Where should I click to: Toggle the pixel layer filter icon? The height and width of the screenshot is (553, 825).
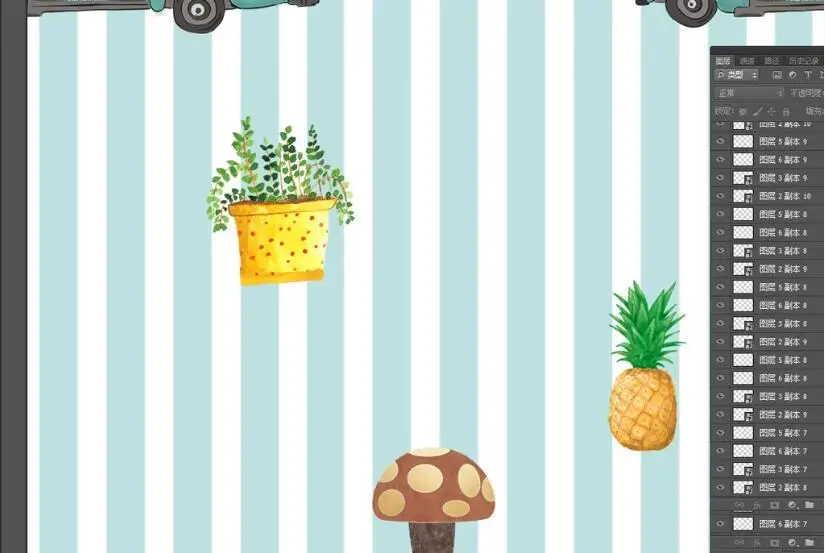click(x=777, y=75)
